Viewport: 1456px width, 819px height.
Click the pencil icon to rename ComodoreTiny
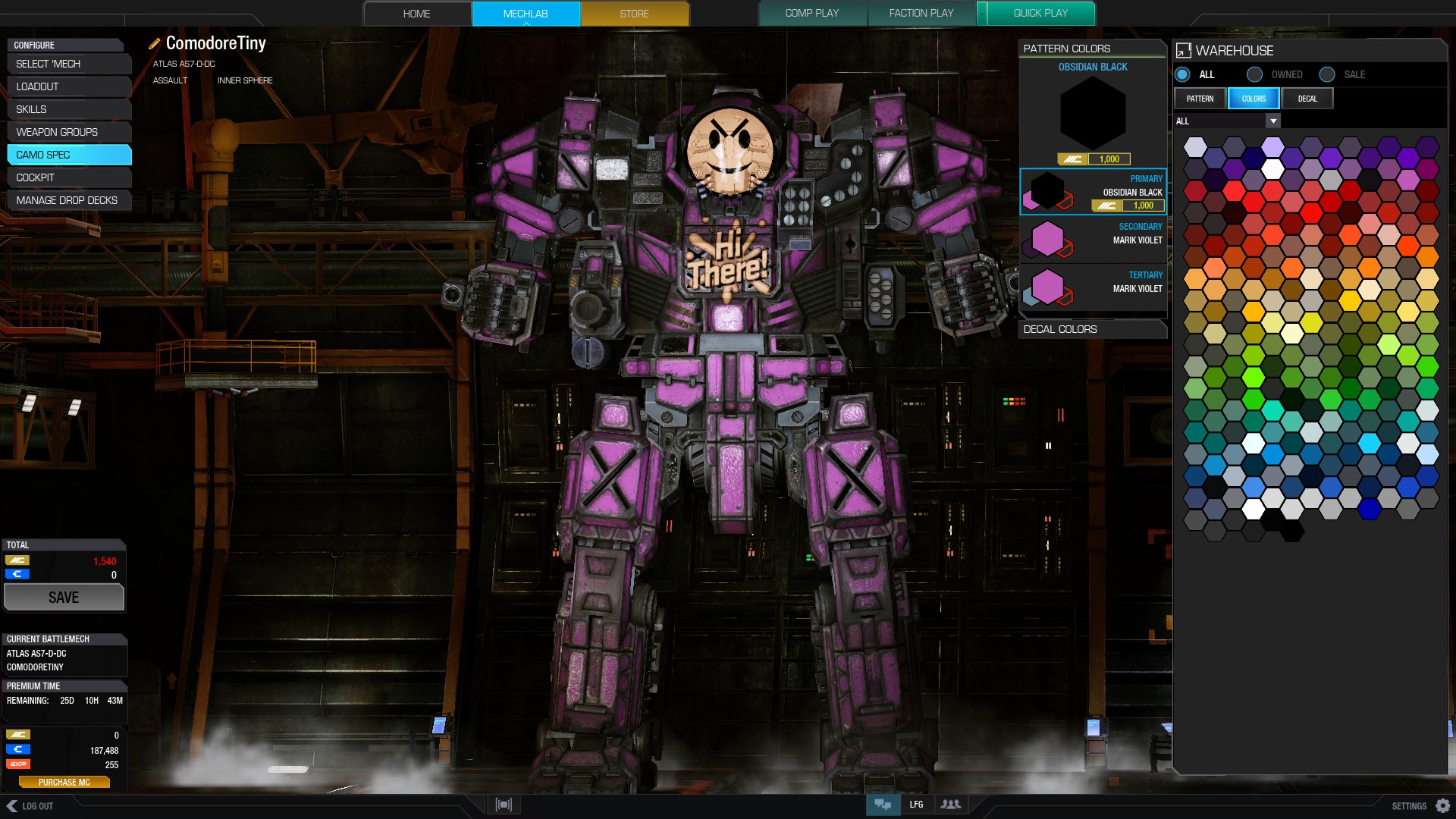154,43
